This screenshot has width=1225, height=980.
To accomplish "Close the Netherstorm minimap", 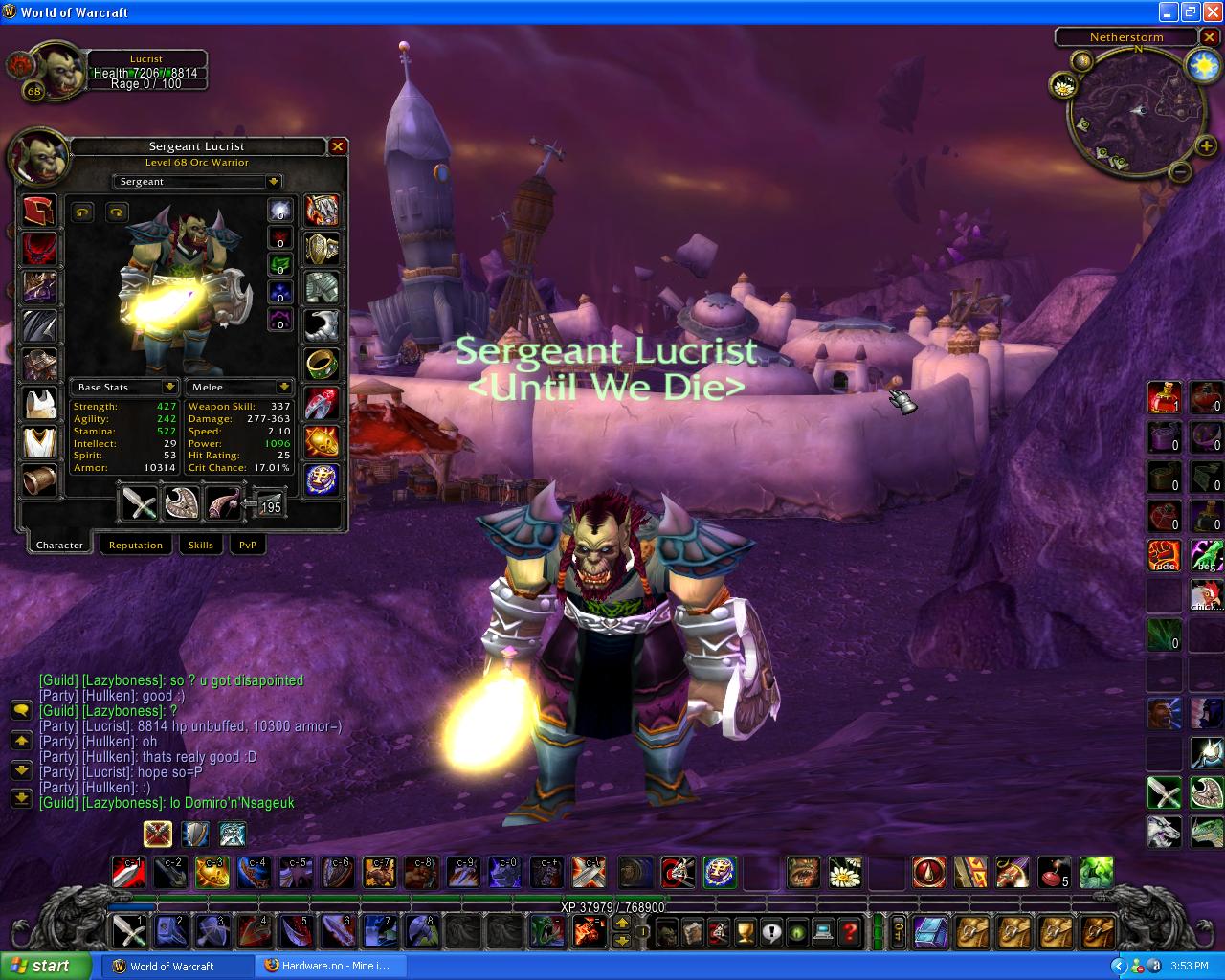I will pos(1210,37).
